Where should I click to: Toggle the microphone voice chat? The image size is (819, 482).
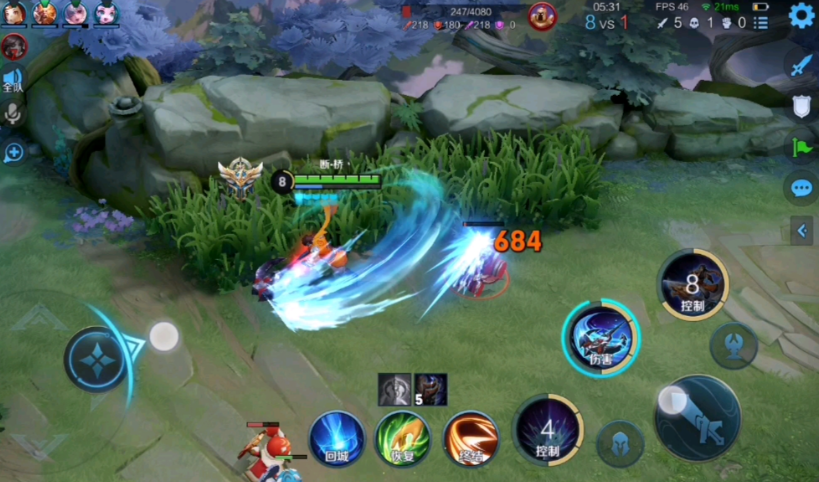tap(13, 113)
